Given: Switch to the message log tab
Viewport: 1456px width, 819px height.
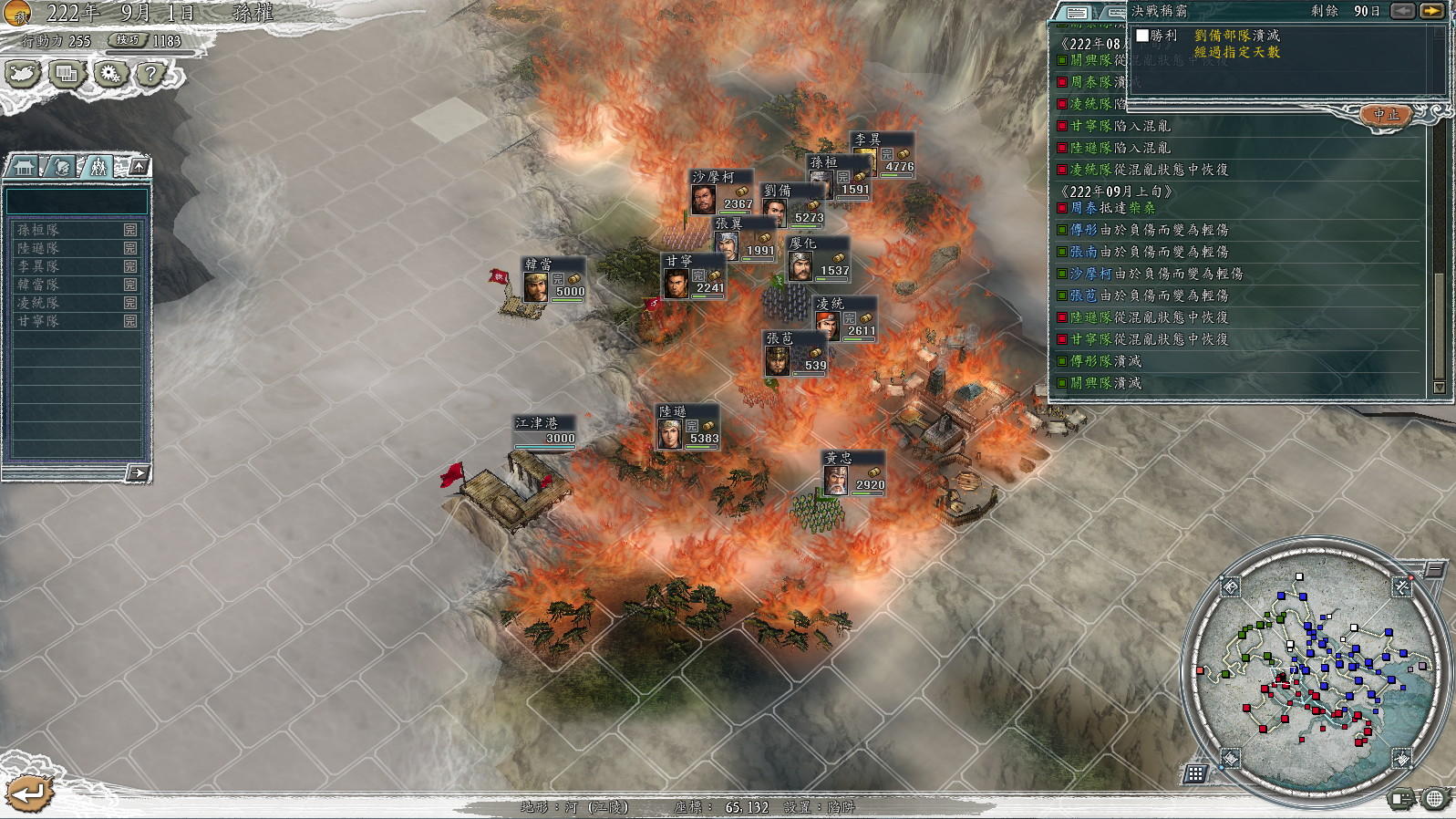Looking at the screenshot, I should (1077, 13).
